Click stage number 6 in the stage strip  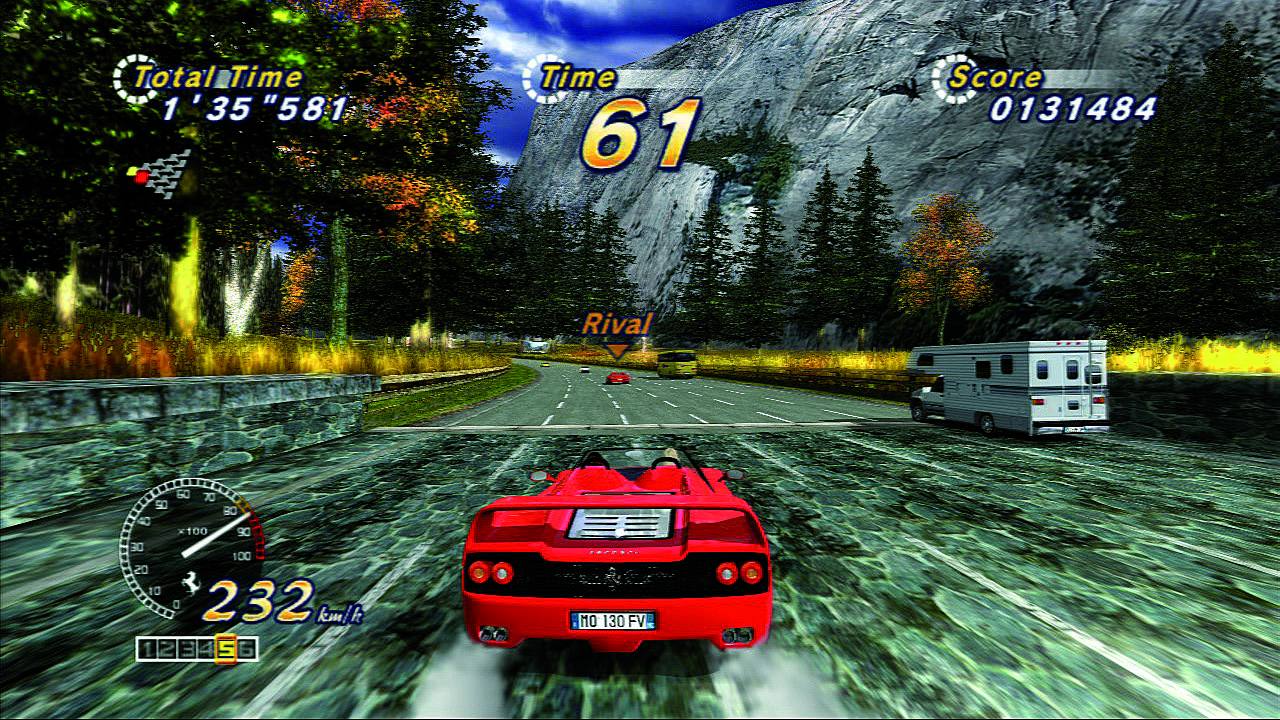coord(247,647)
